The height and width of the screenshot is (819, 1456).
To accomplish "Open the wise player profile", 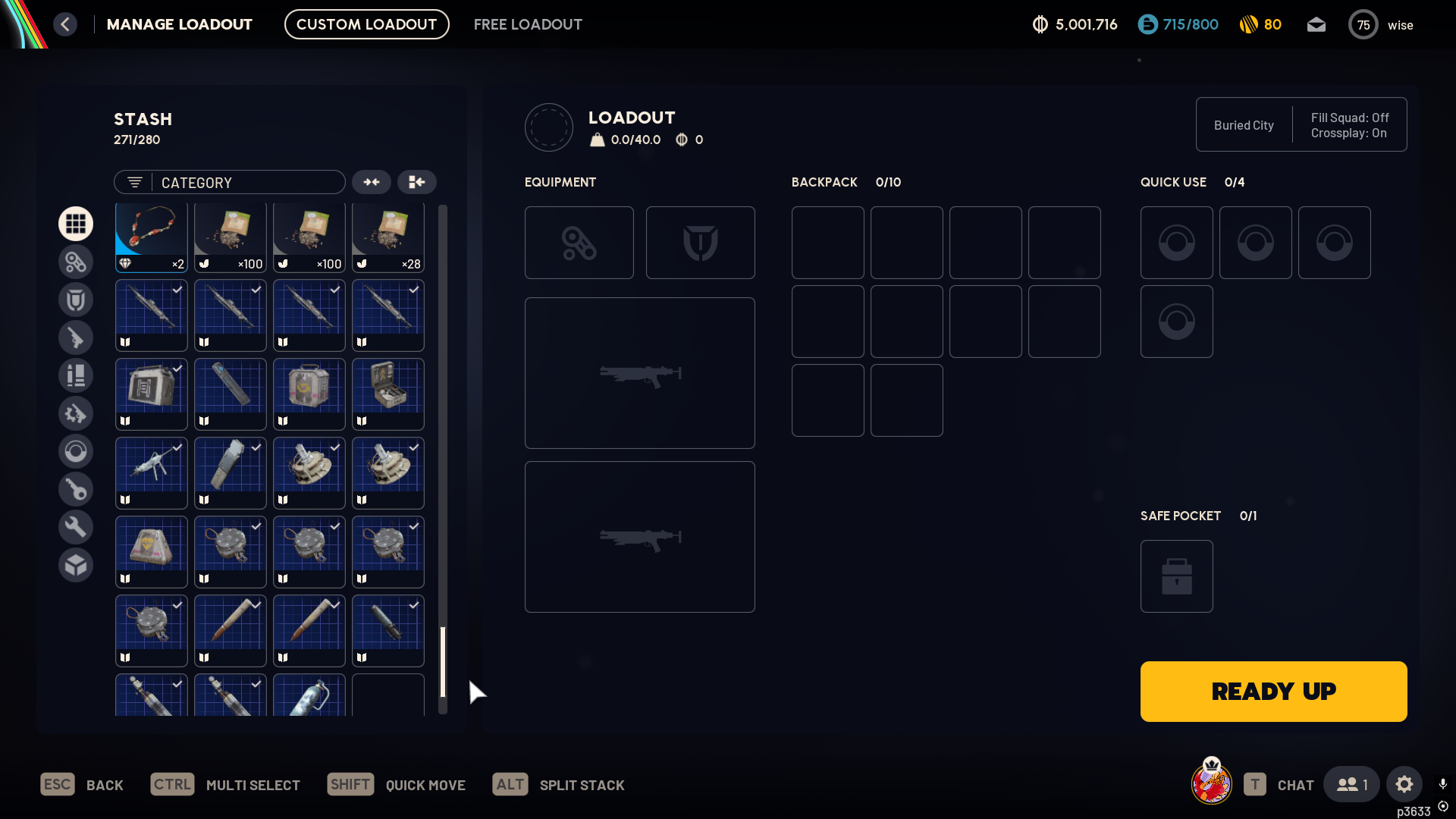I will (1382, 25).
